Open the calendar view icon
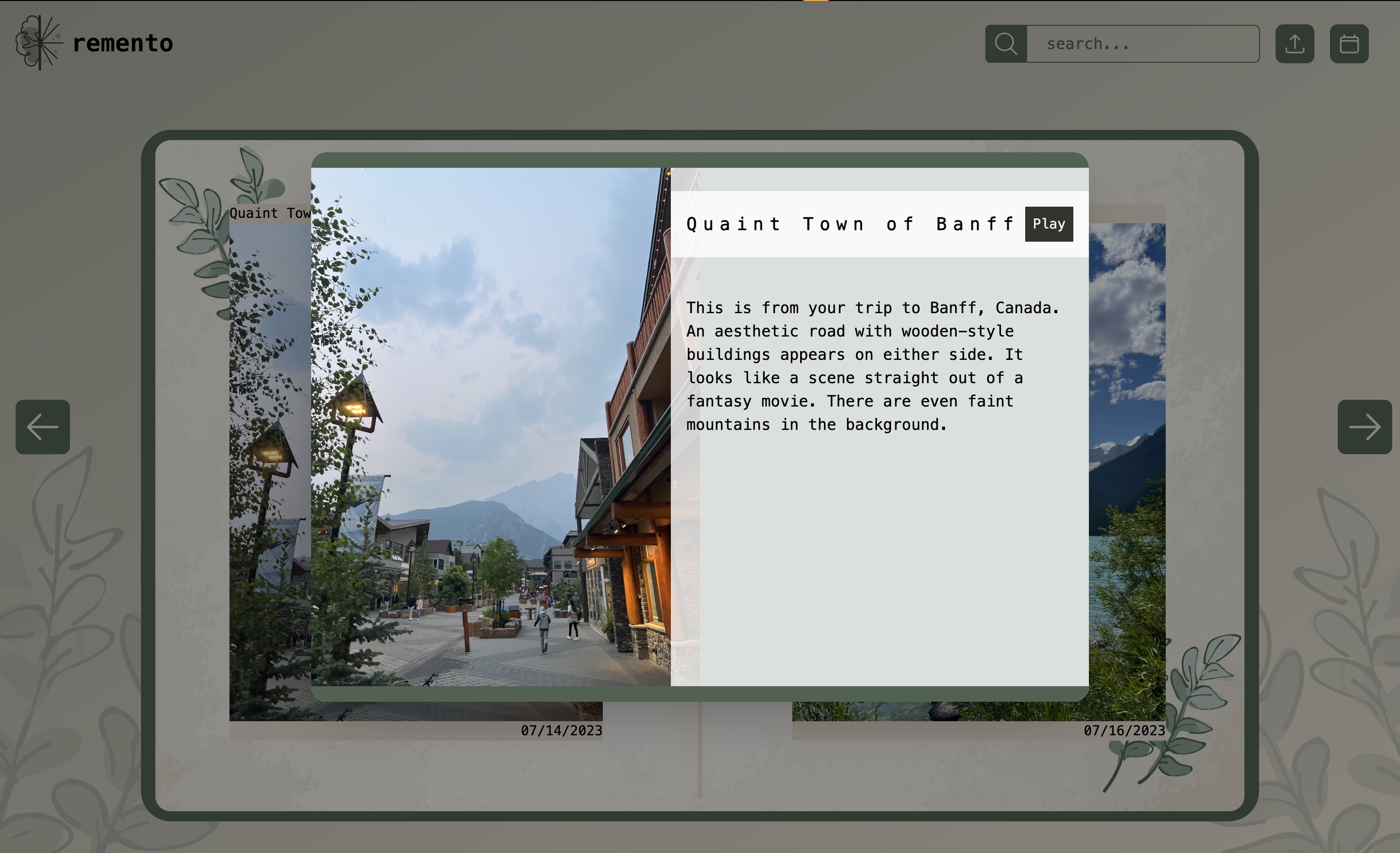Screen dimensions: 1400x853 coord(1349,44)
